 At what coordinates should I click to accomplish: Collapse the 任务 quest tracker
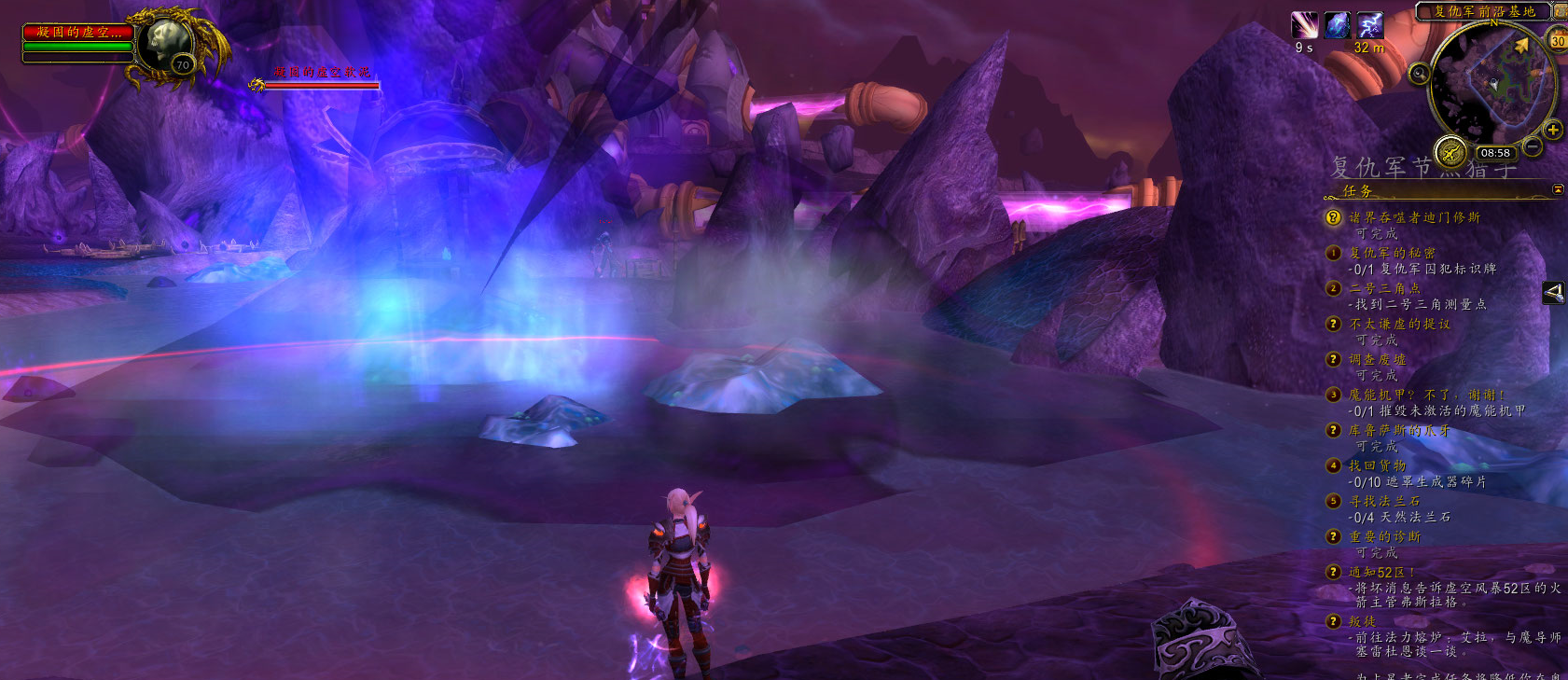click(1558, 189)
